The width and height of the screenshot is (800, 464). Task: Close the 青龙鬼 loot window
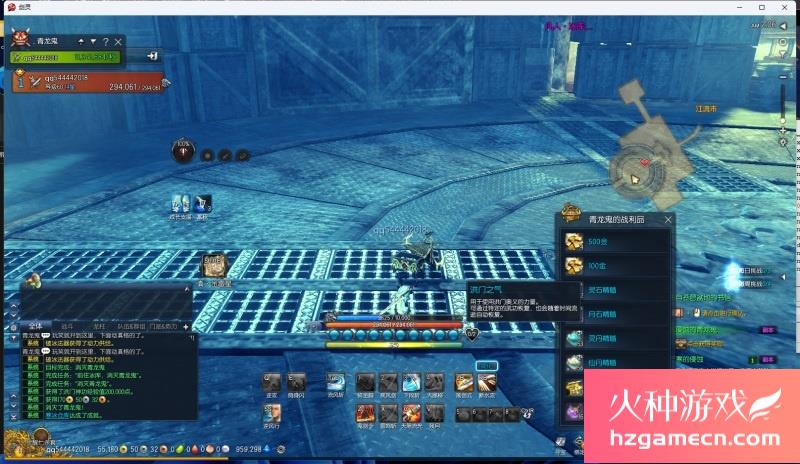click(x=668, y=219)
